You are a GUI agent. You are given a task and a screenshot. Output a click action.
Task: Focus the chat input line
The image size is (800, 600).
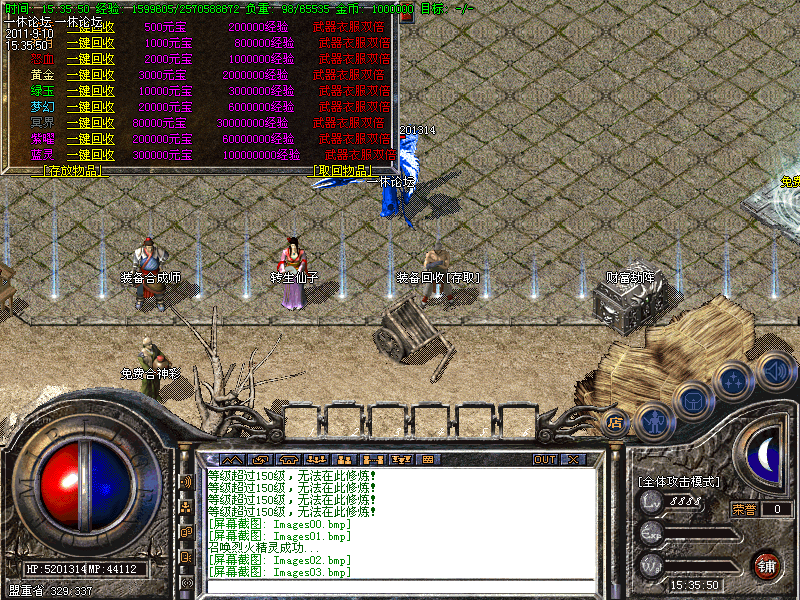pos(400,586)
